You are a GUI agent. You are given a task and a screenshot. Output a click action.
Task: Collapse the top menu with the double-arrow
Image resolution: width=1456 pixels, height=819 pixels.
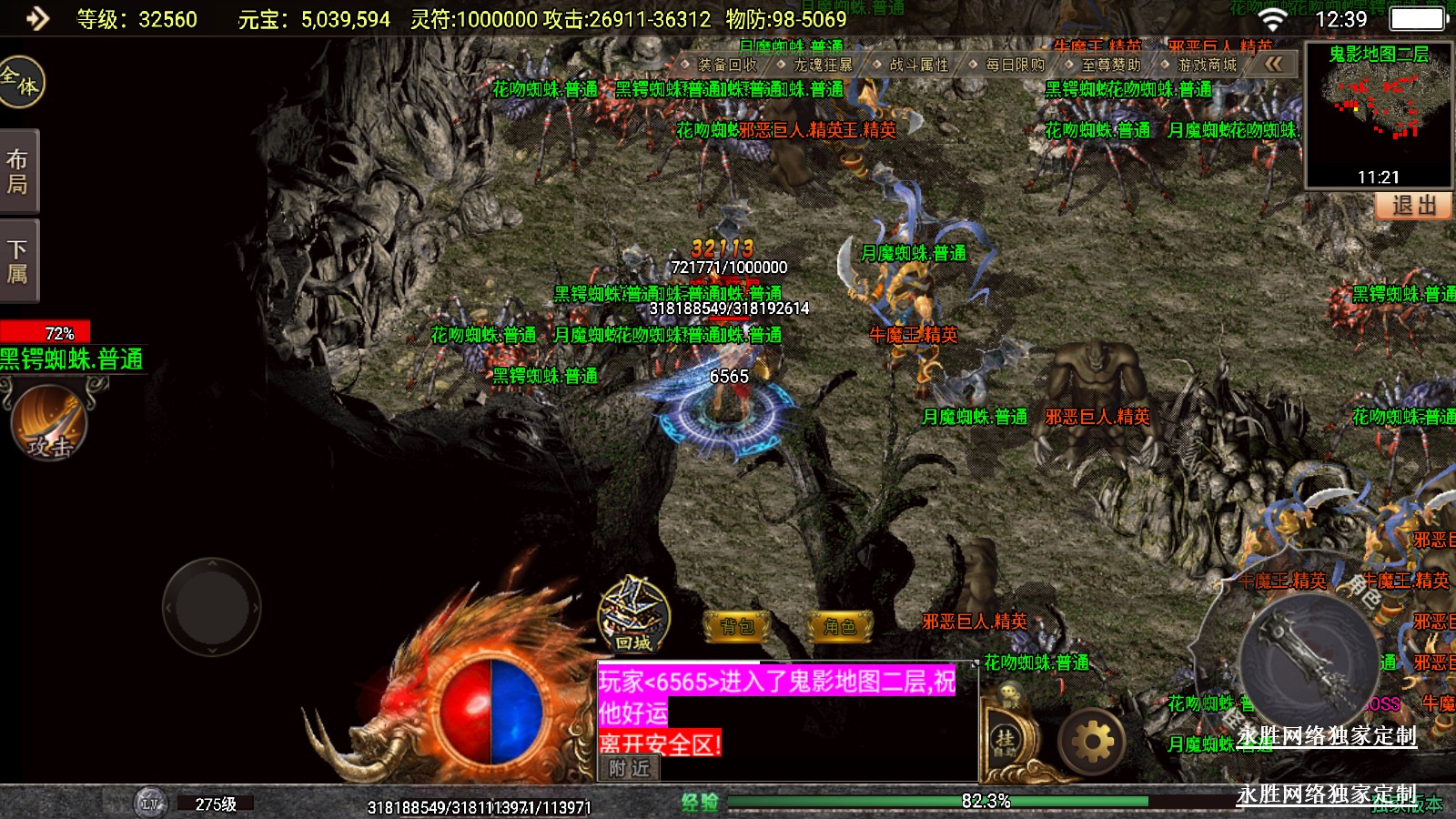[x=1273, y=64]
